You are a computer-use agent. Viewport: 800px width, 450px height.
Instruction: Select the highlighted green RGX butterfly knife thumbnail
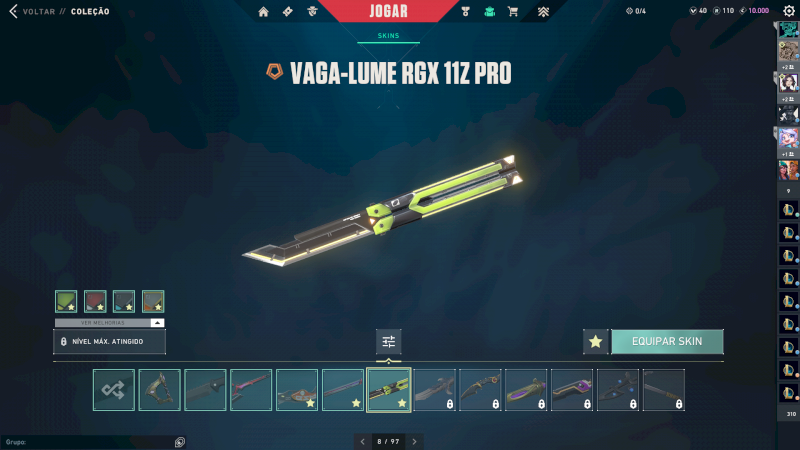[x=389, y=390]
